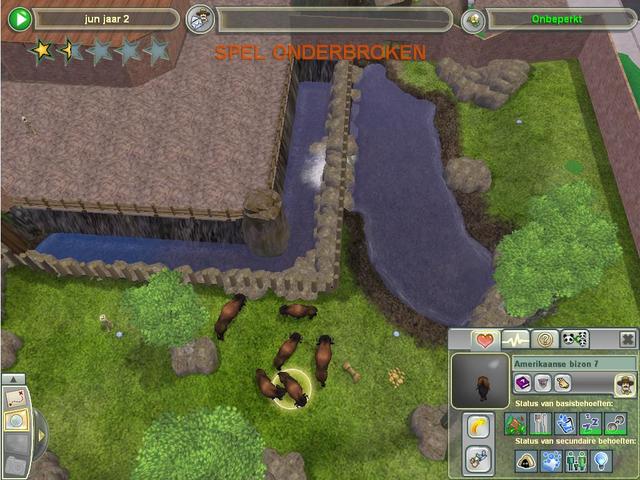640x480 pixels.
Task: View the shelter need status icon
Action: (x=527, y=461)
